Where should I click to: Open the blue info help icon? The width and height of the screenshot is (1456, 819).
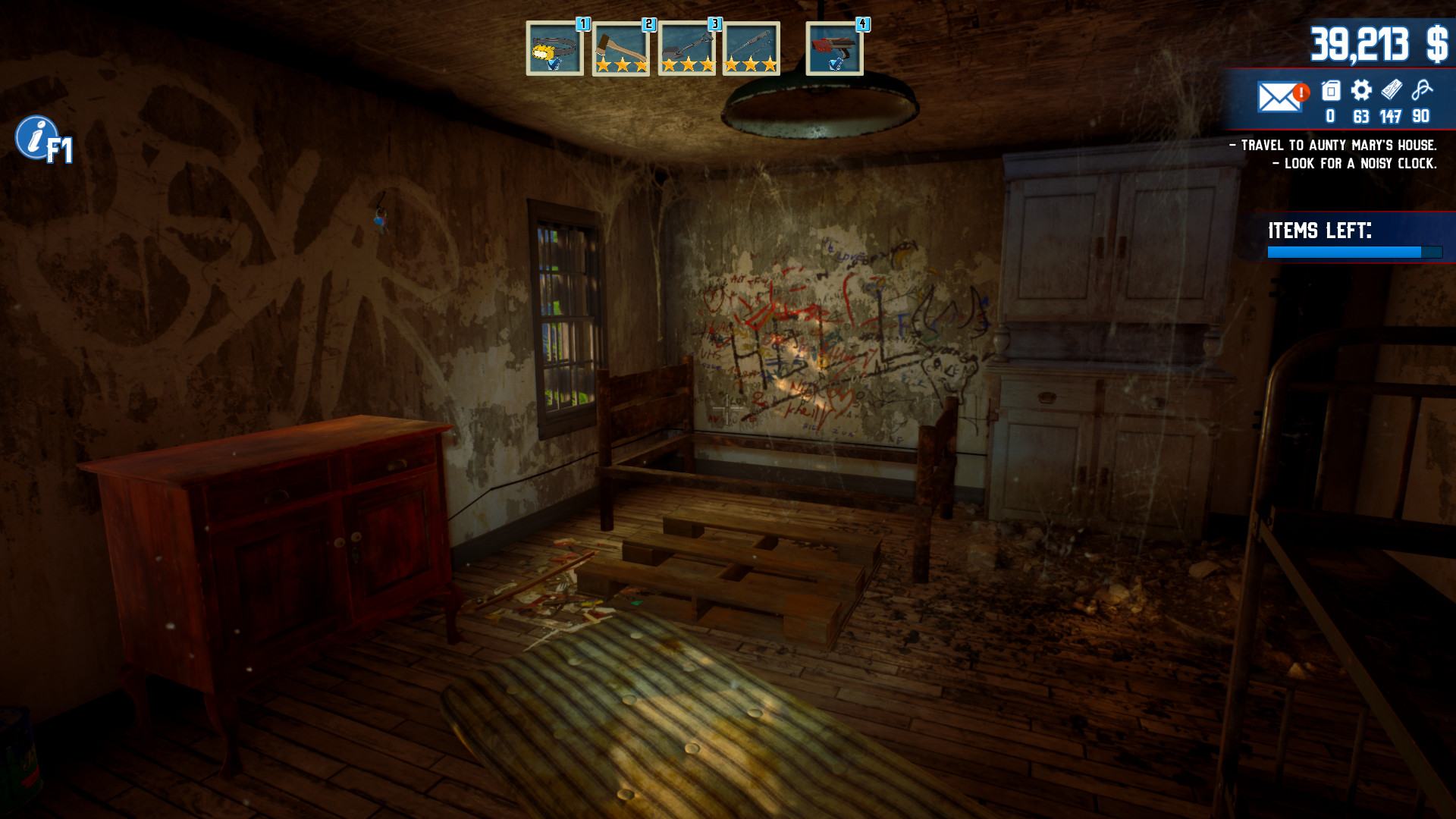point(35,137)
